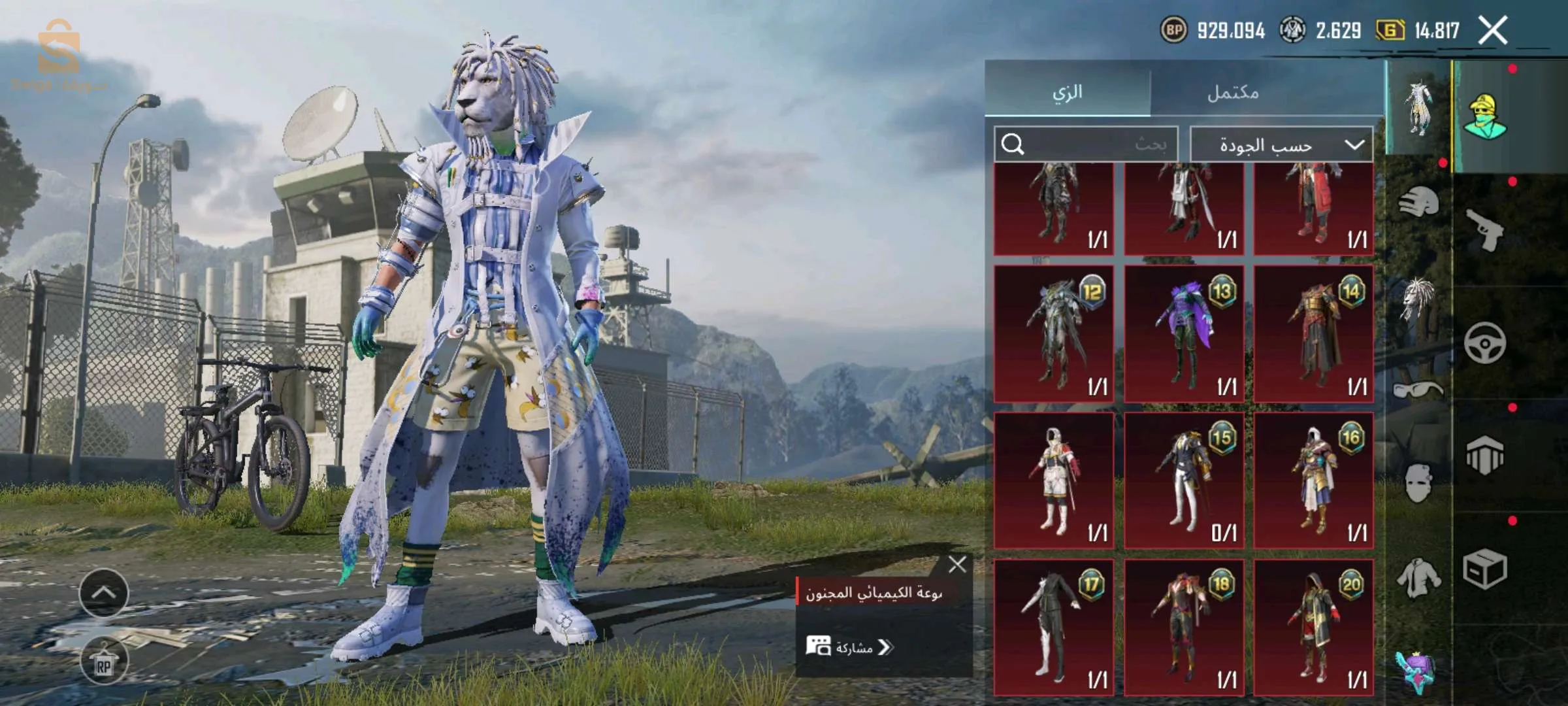Select the outfit with level badge 18
Image resolution: width=1568 pixels, height=706 pixels.
click(x=1183, y=628)
